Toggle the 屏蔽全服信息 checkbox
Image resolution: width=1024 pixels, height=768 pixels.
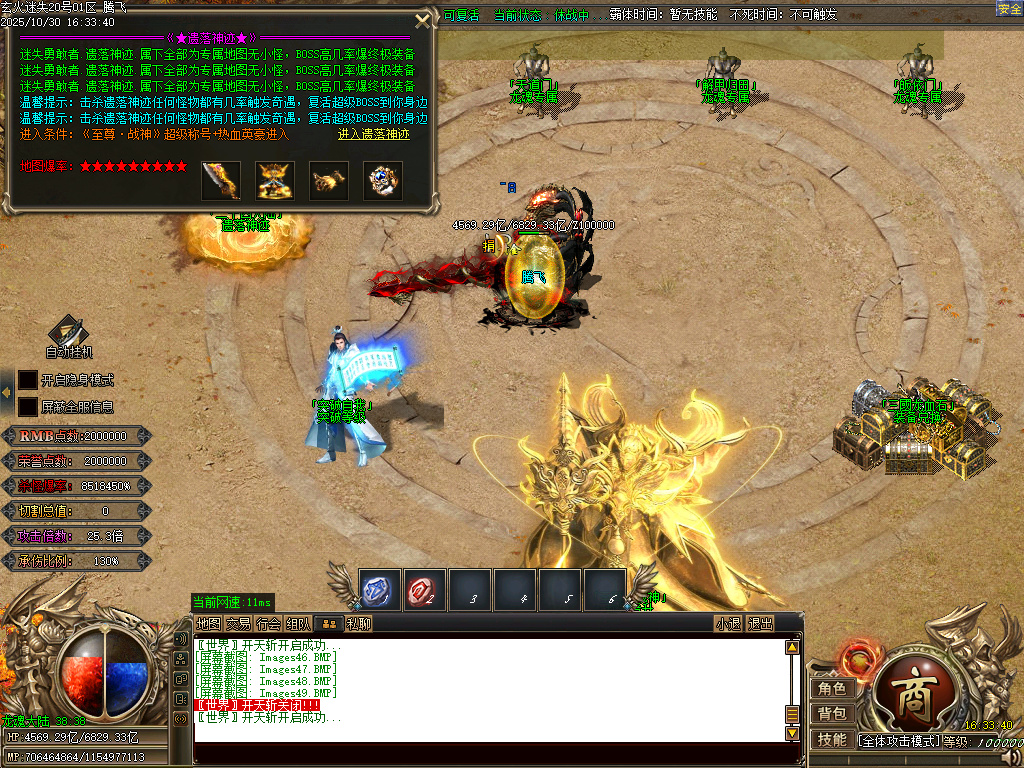point(28,407)
